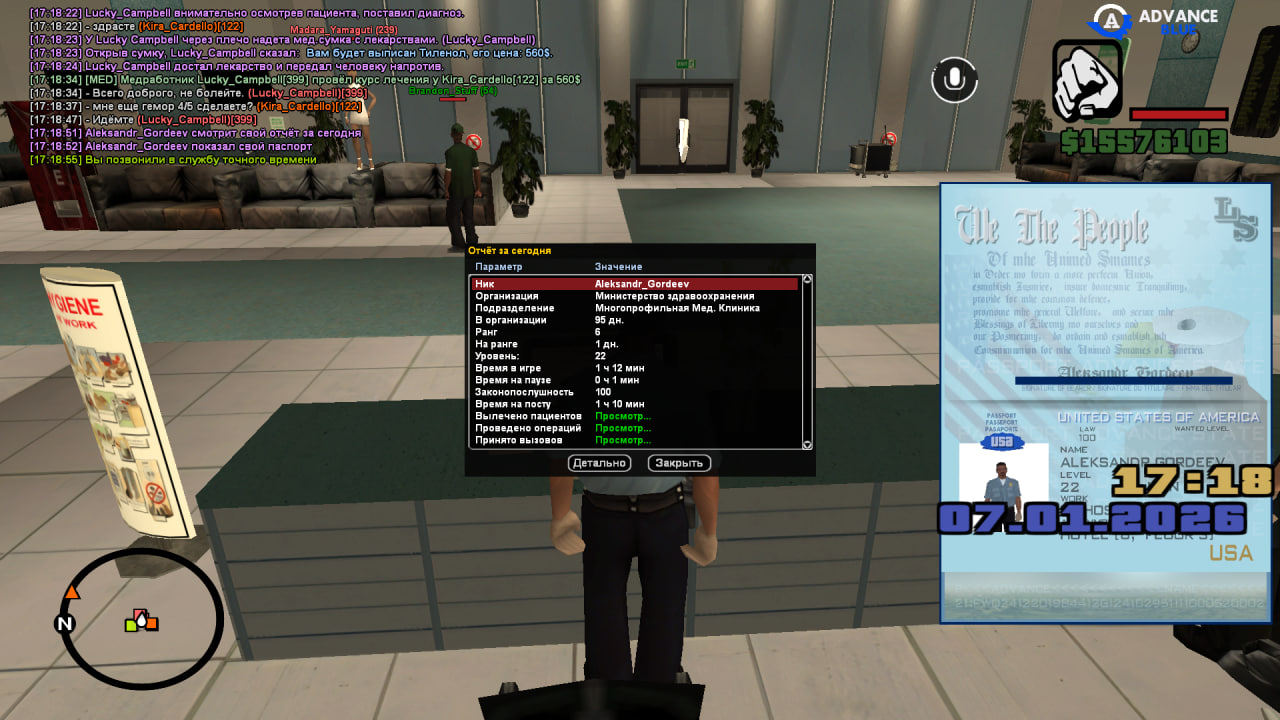Close the report with Закрыть
The image size is (1280, 720).
pyautogui.click(x=679, y=463)
